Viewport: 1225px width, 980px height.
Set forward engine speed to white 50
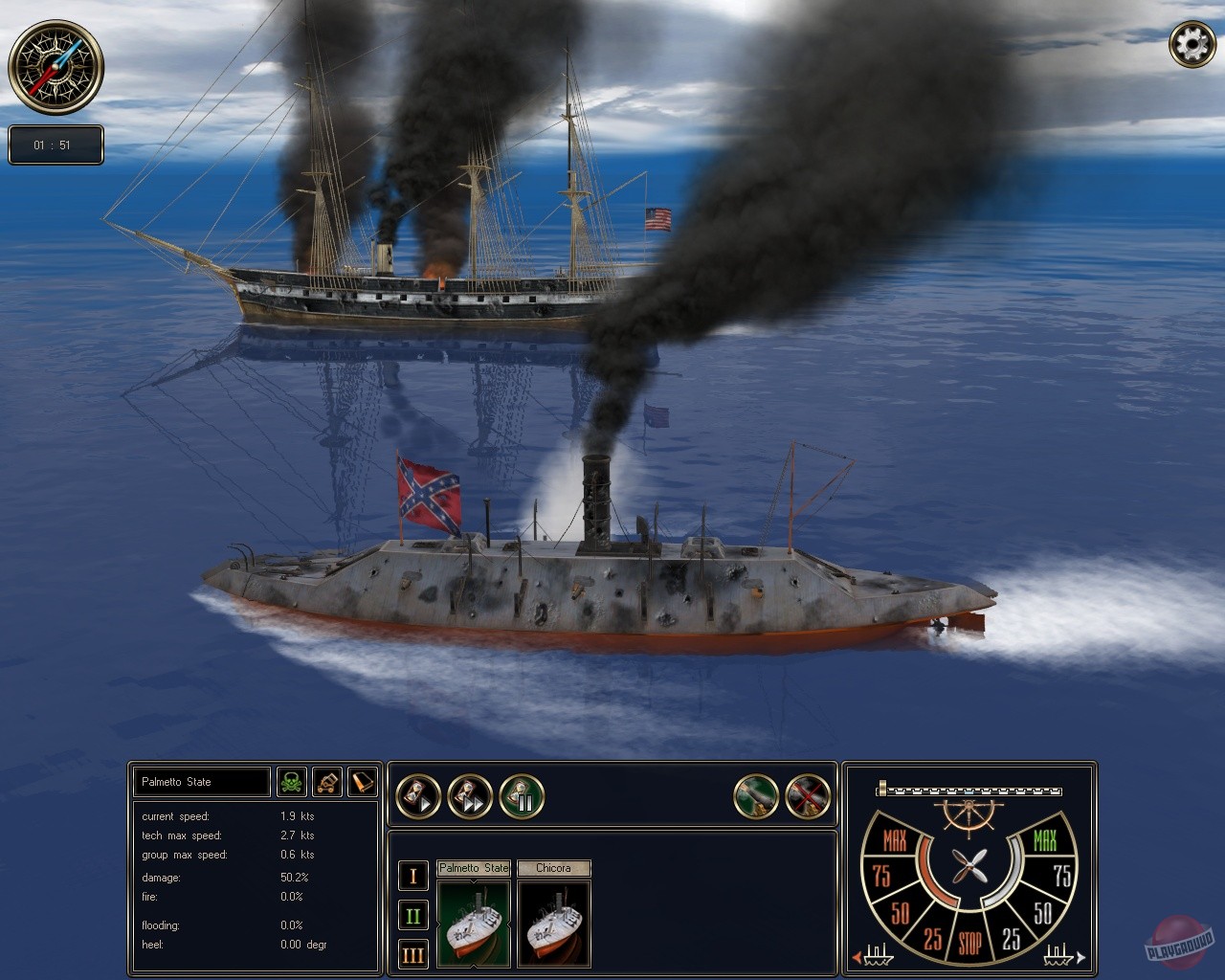pyautogui.click(x=1043, y=912)
